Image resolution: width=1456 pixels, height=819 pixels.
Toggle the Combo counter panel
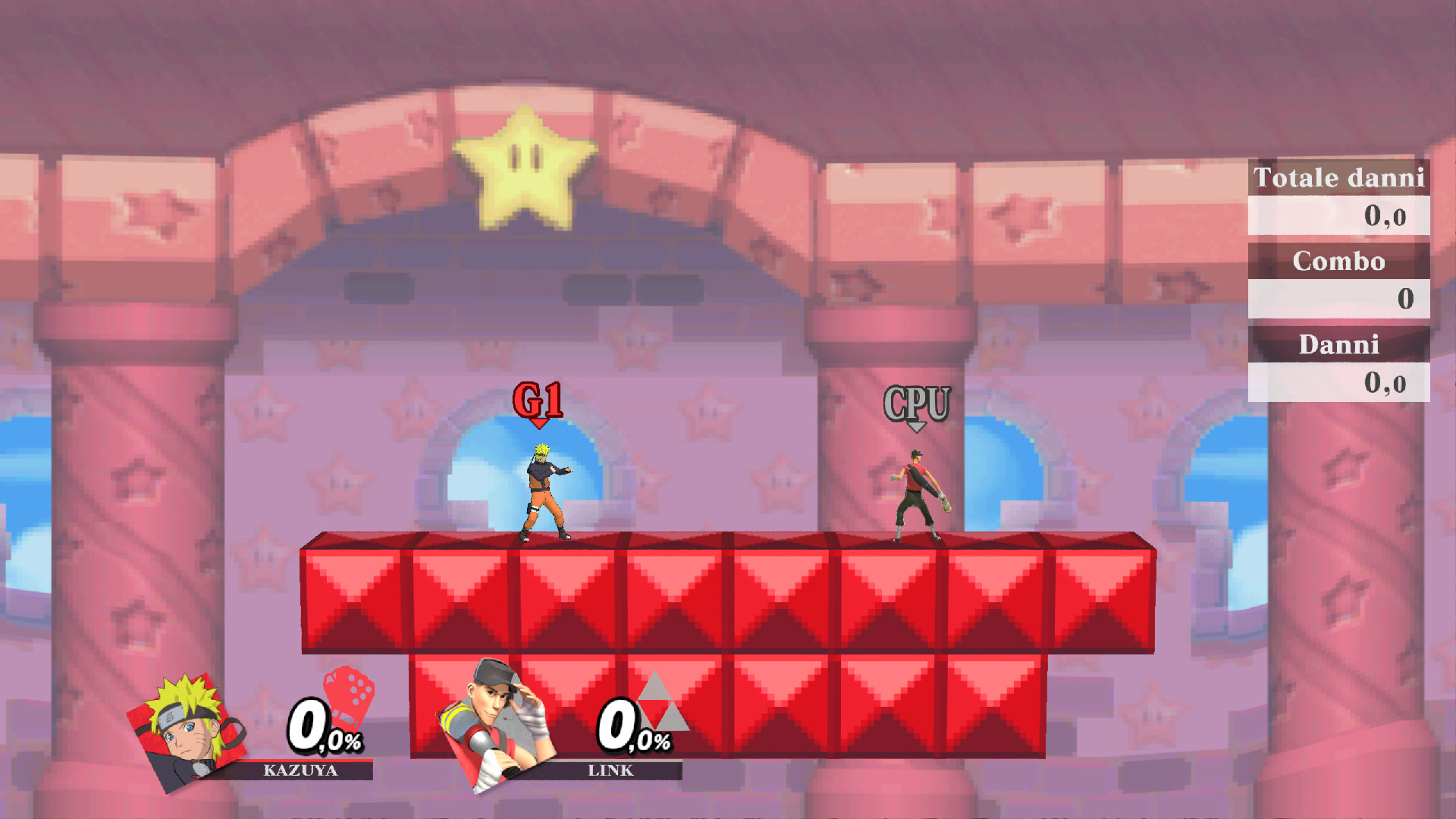[1339, 262]
